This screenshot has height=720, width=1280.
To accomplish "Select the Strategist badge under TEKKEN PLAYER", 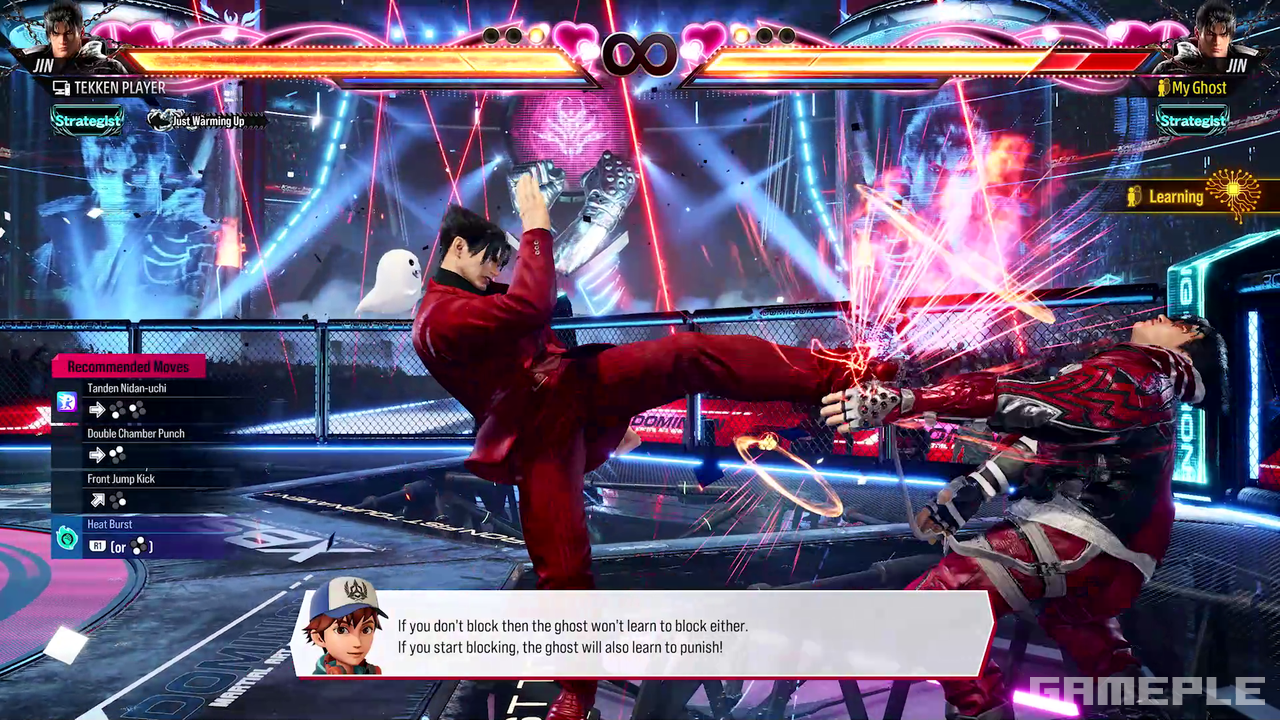I will click(88, 121).
